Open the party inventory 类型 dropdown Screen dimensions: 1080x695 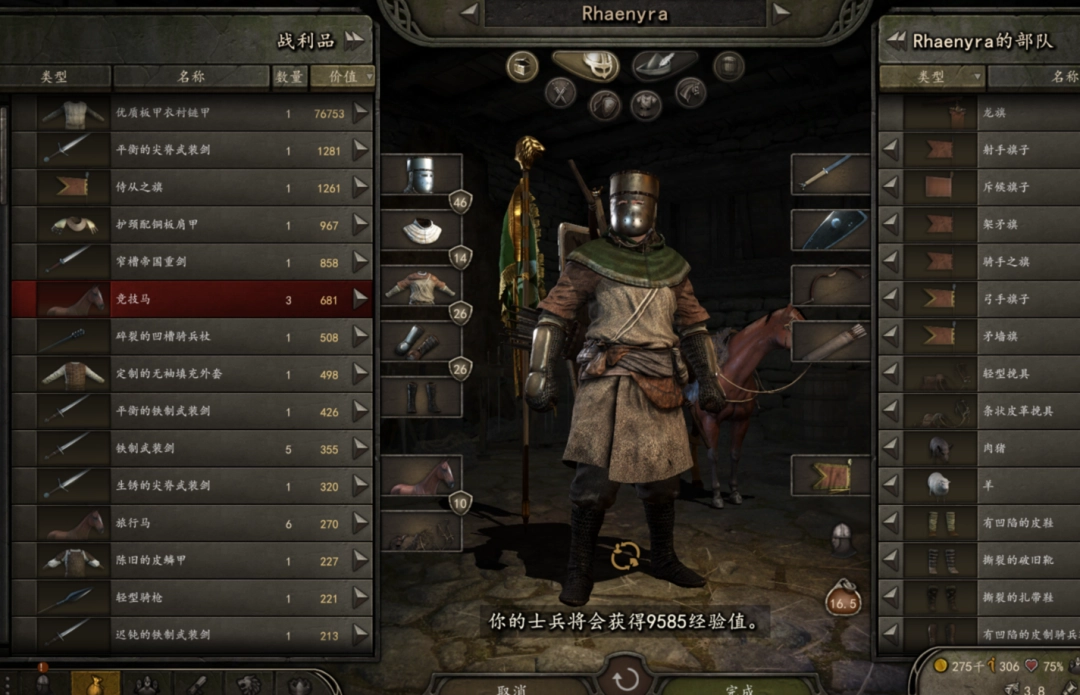coord(932,76)
